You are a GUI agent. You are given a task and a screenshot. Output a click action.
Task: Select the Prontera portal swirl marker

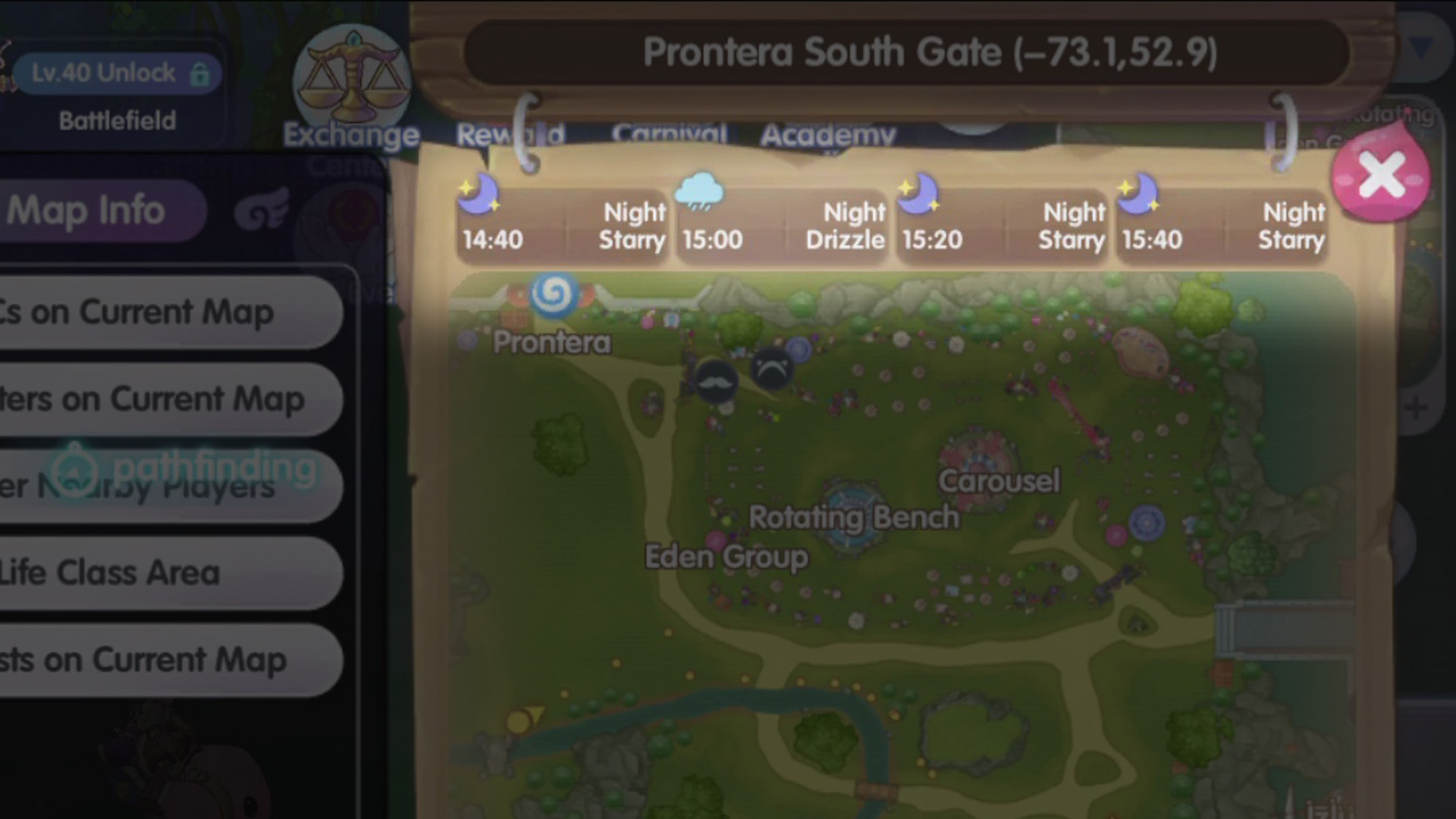554,293
